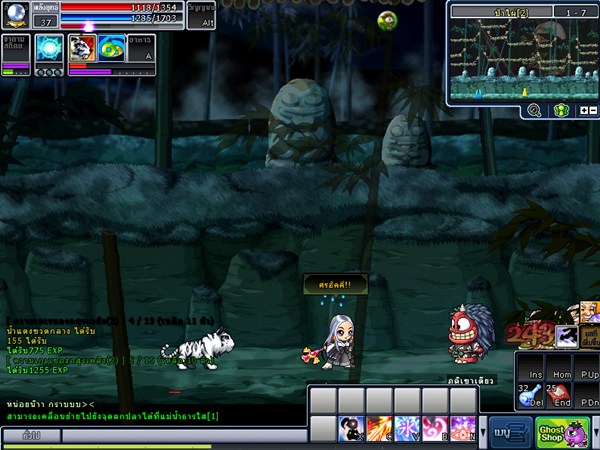Use the blue potion in Del slot
The image size is (600, 450).
click(529, 397)
